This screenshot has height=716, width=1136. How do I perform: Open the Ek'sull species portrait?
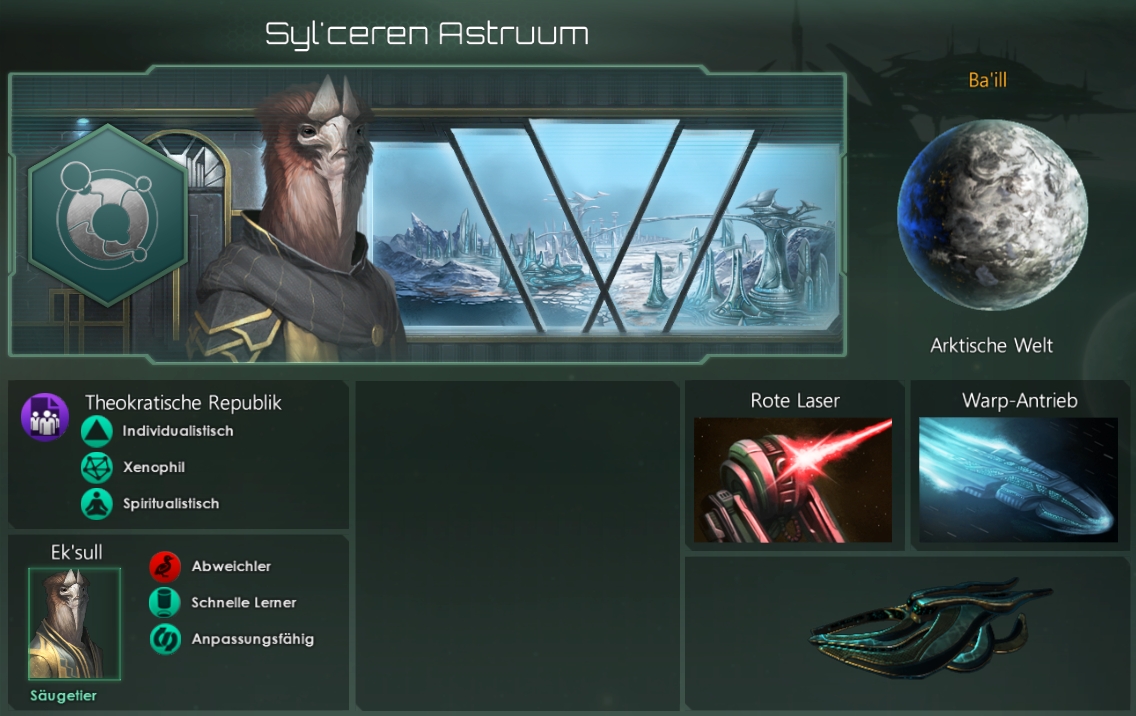74,624
